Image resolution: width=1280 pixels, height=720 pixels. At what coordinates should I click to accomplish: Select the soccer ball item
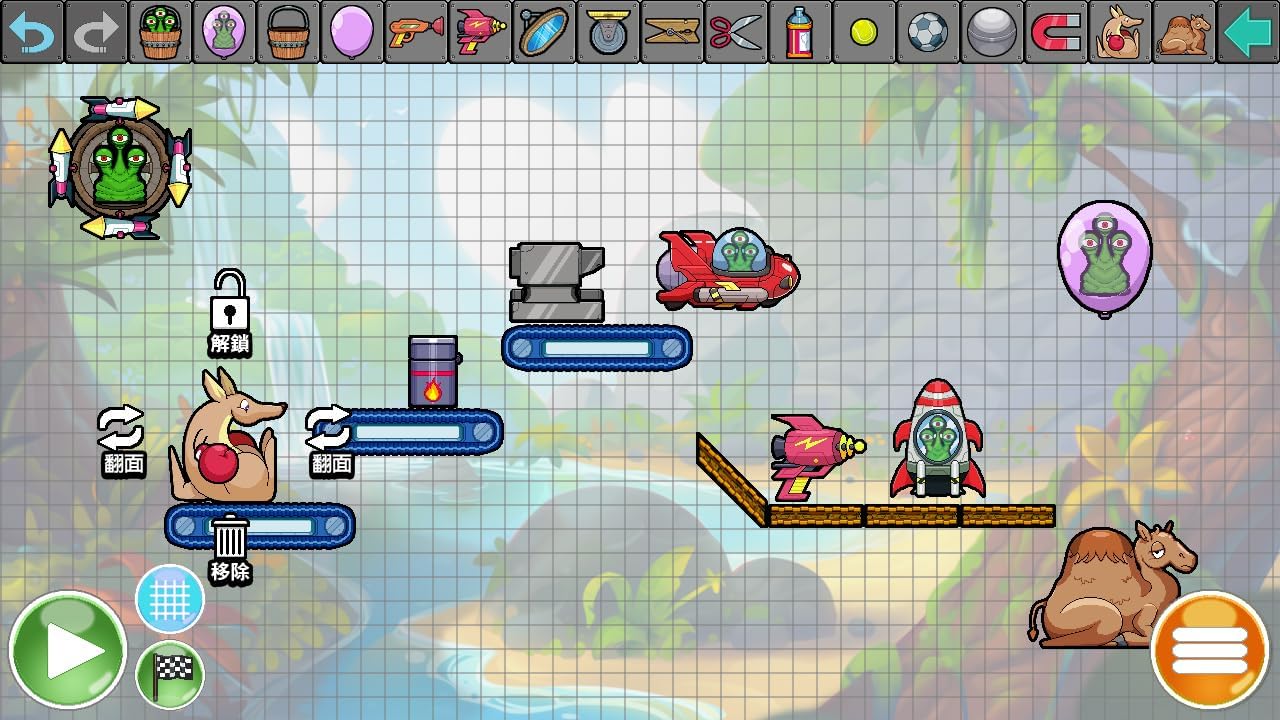(x=927, y=30)
